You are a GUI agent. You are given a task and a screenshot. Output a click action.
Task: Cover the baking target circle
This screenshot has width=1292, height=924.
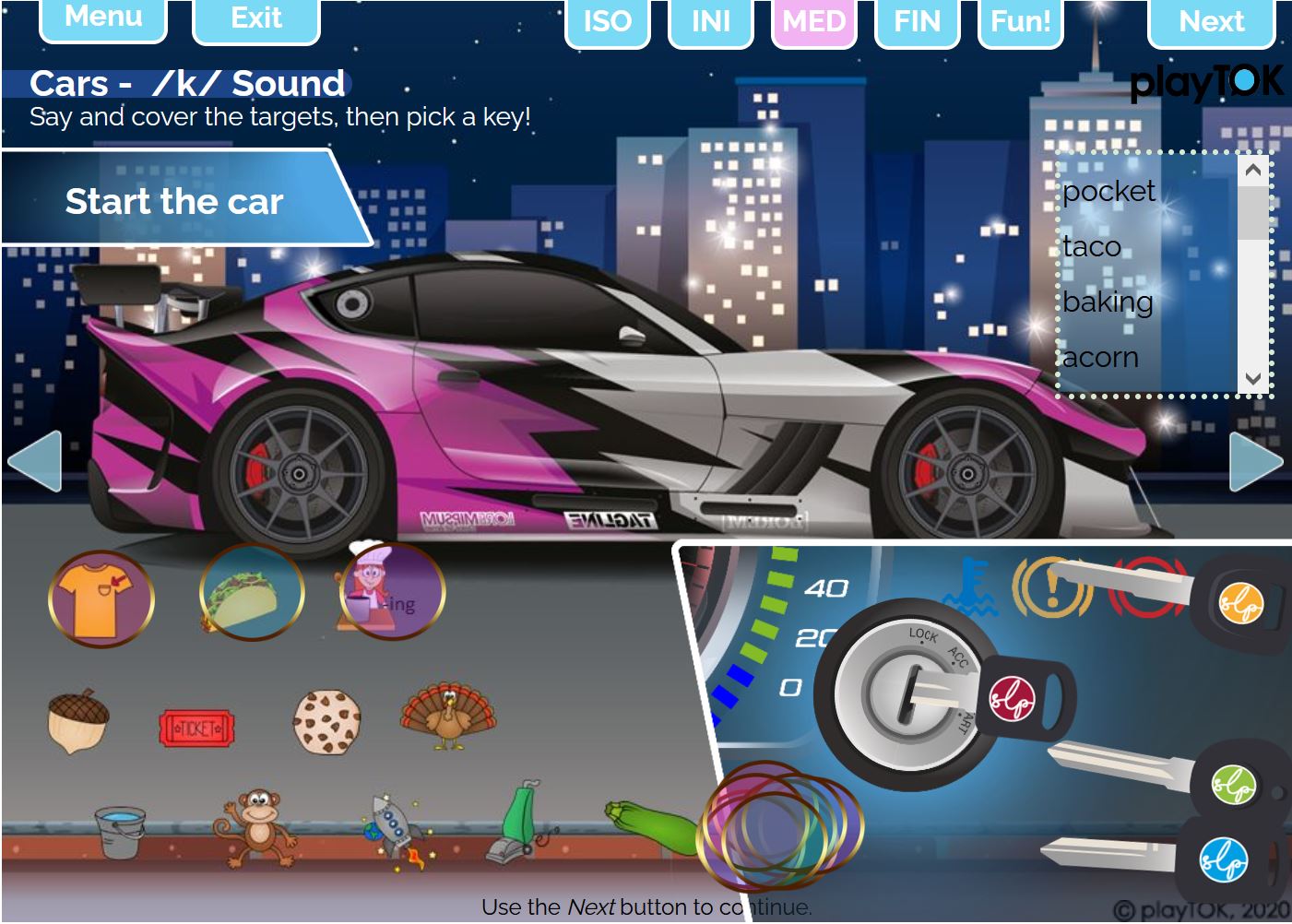(390, 596)
